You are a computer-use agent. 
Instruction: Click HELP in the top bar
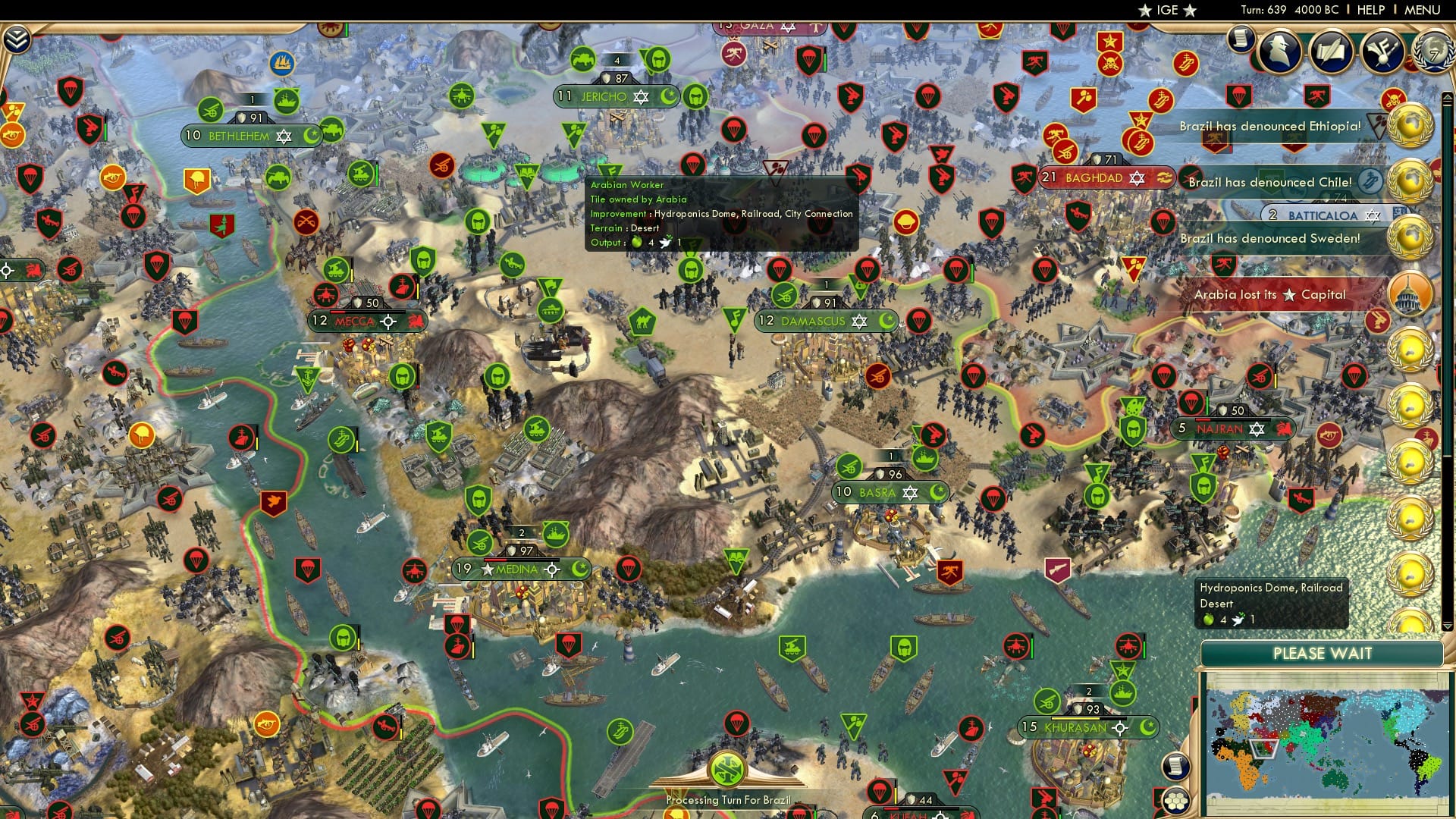pos(1372,10)
